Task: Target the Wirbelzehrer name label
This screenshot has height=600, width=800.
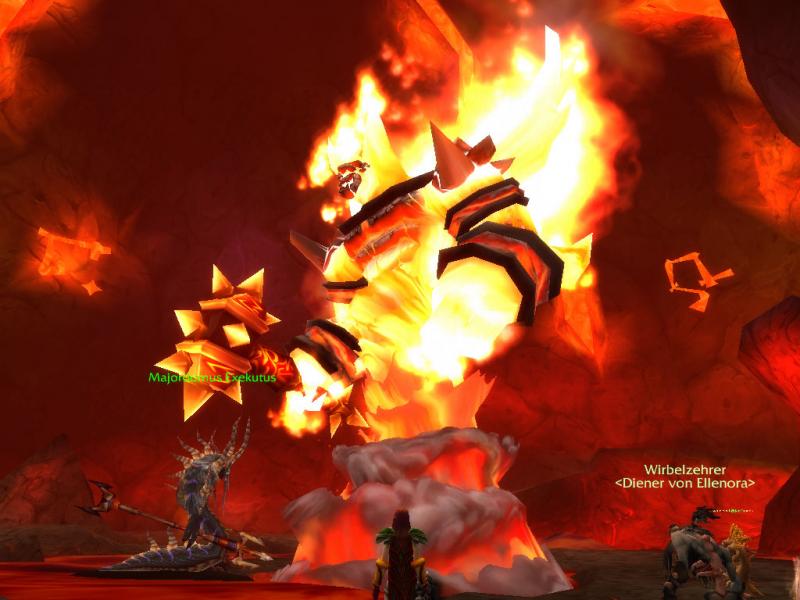Action: tap(685, 469)
